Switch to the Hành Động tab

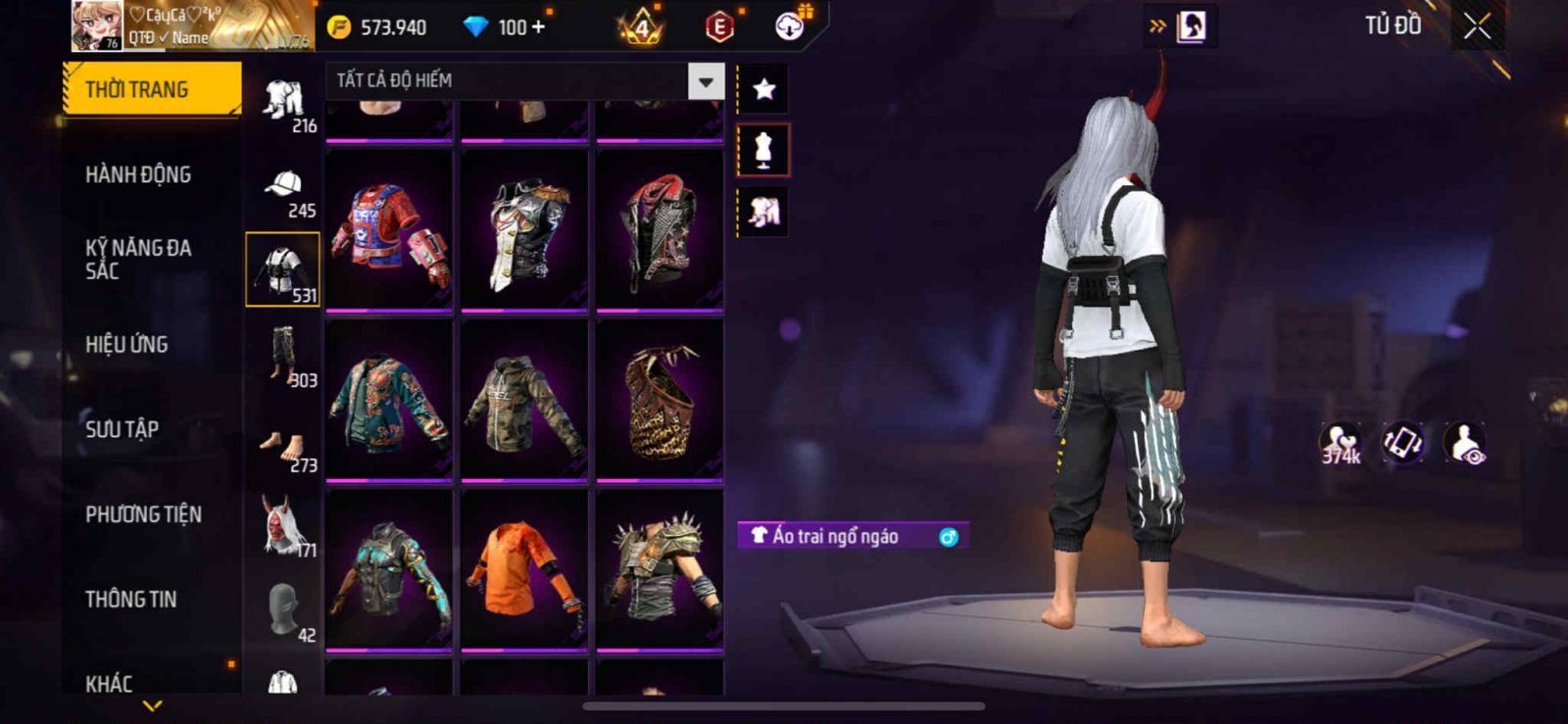click(x=138, y=174)
